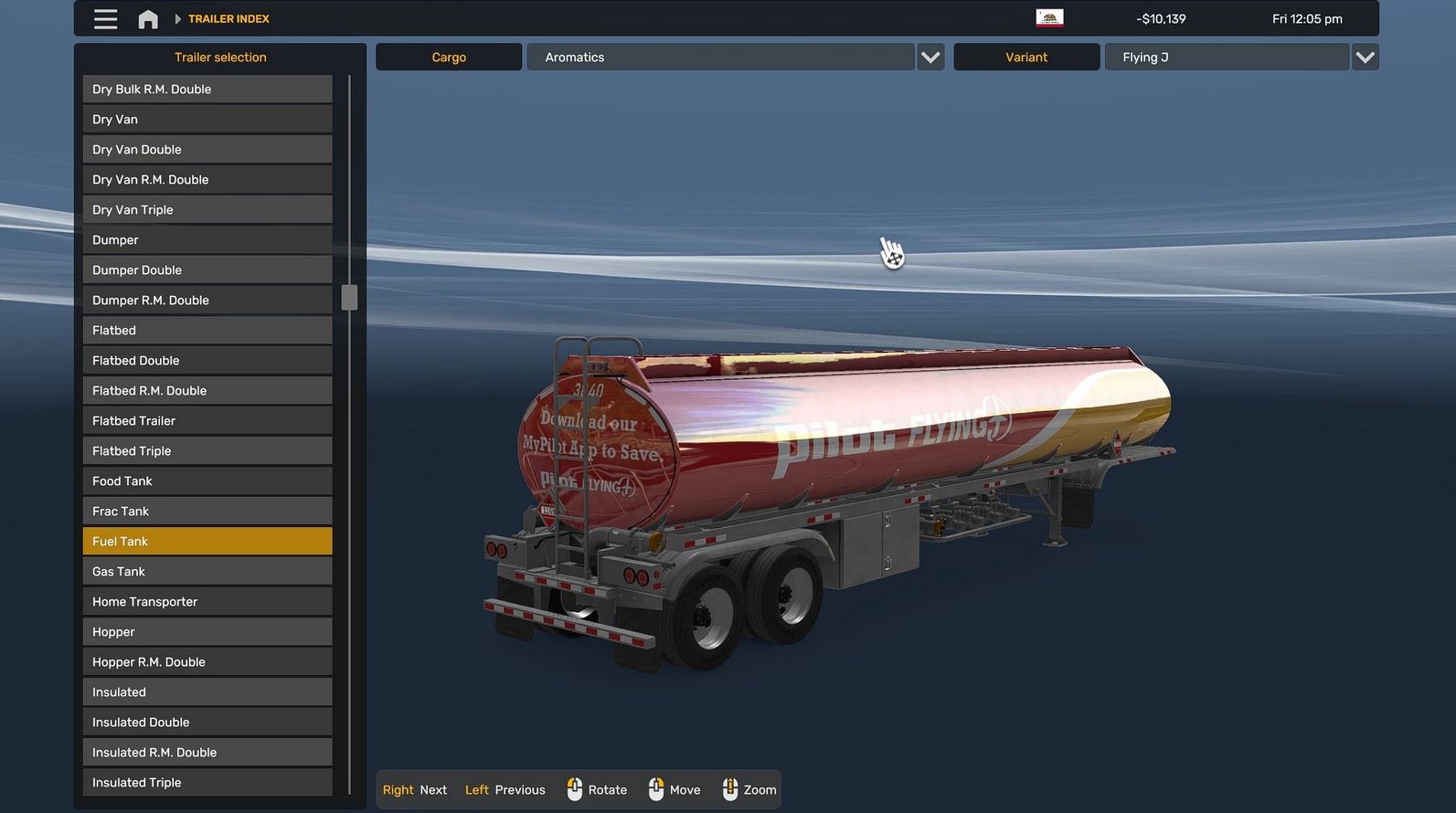1456x813 pixels.
Task: Choose the Dry Van trailer
Action: (x=207, y=120)
